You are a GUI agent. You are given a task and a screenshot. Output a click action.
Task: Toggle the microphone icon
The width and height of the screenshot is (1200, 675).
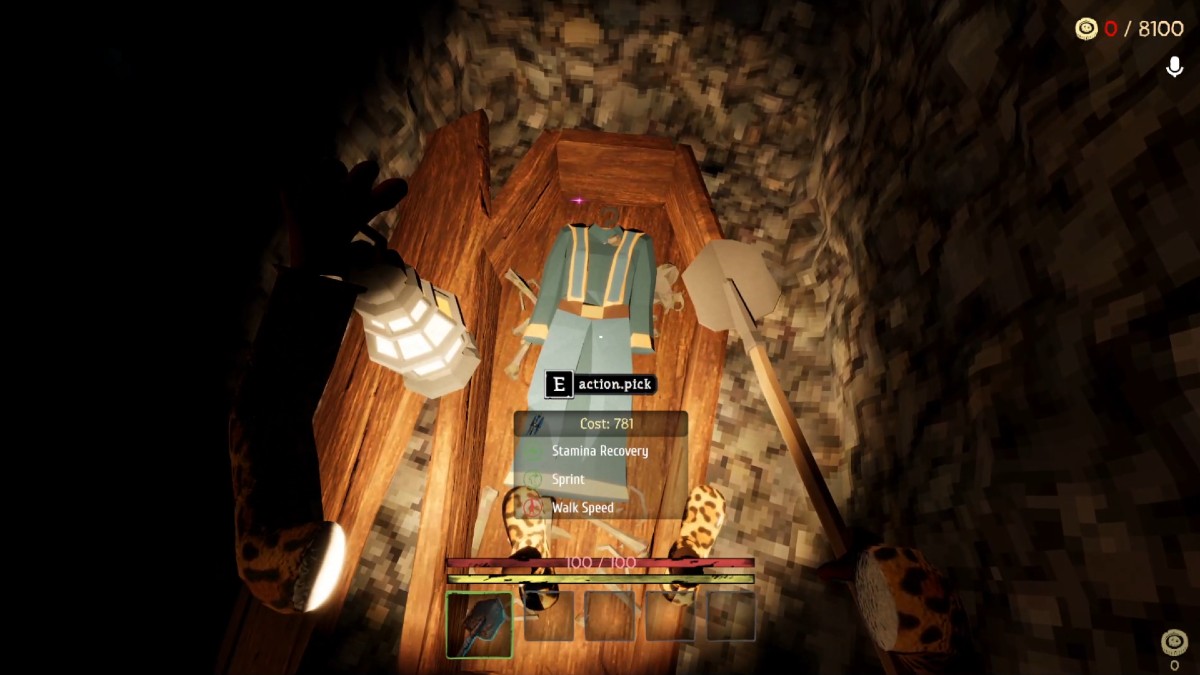coord(1175,67)
